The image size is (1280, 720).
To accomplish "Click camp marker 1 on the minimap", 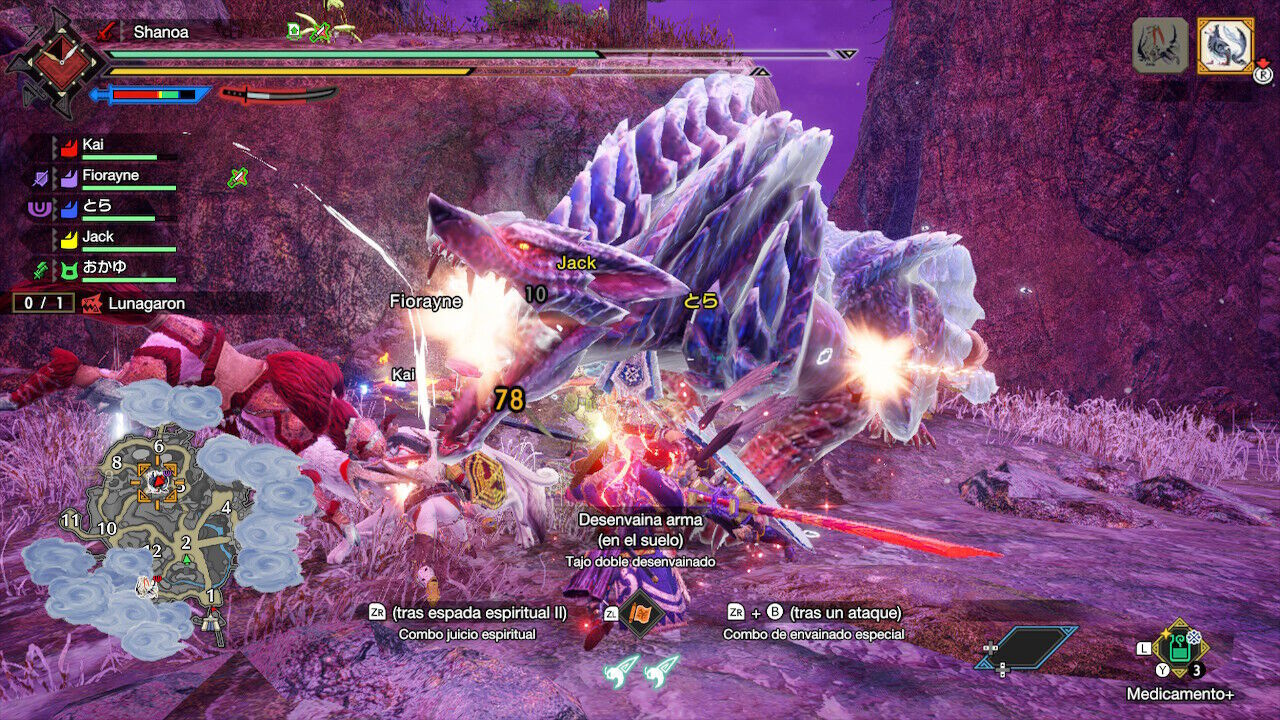I will pyautogui.click(x=211, y=597).
